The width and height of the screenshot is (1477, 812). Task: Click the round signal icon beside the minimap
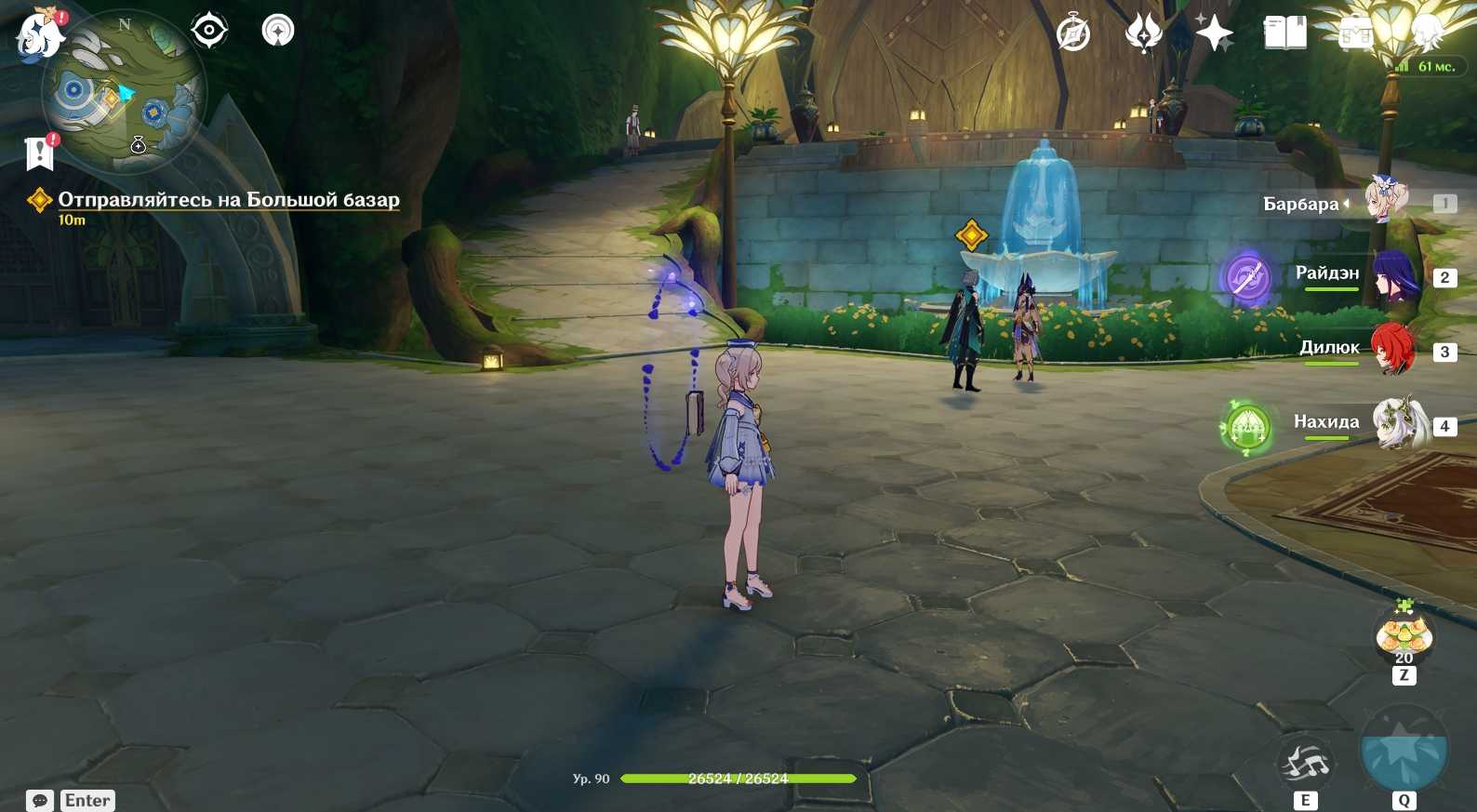(278, 31)
